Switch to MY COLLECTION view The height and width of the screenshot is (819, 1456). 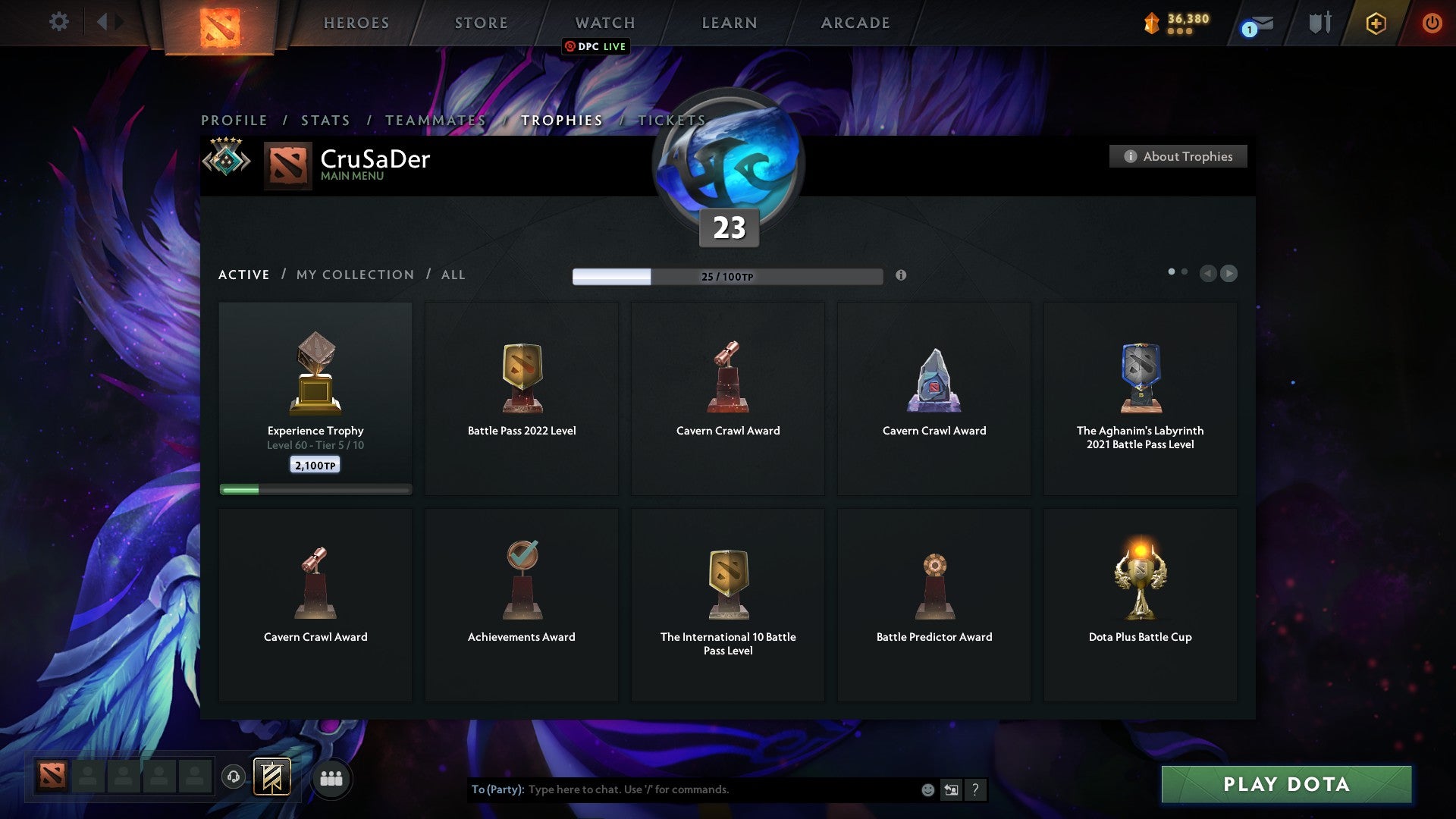click(353, 275)
